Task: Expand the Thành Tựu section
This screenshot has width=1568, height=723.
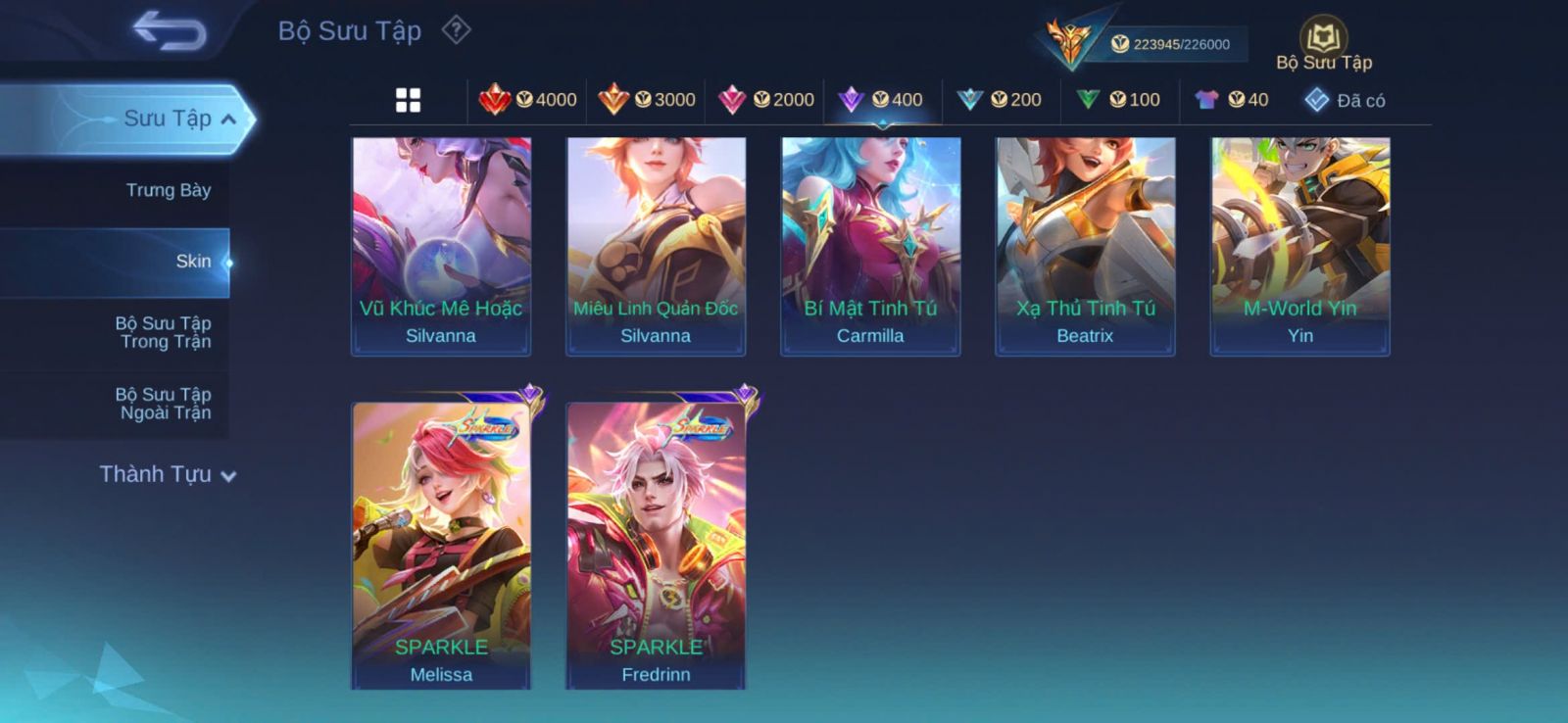Action: pos(168,474)
